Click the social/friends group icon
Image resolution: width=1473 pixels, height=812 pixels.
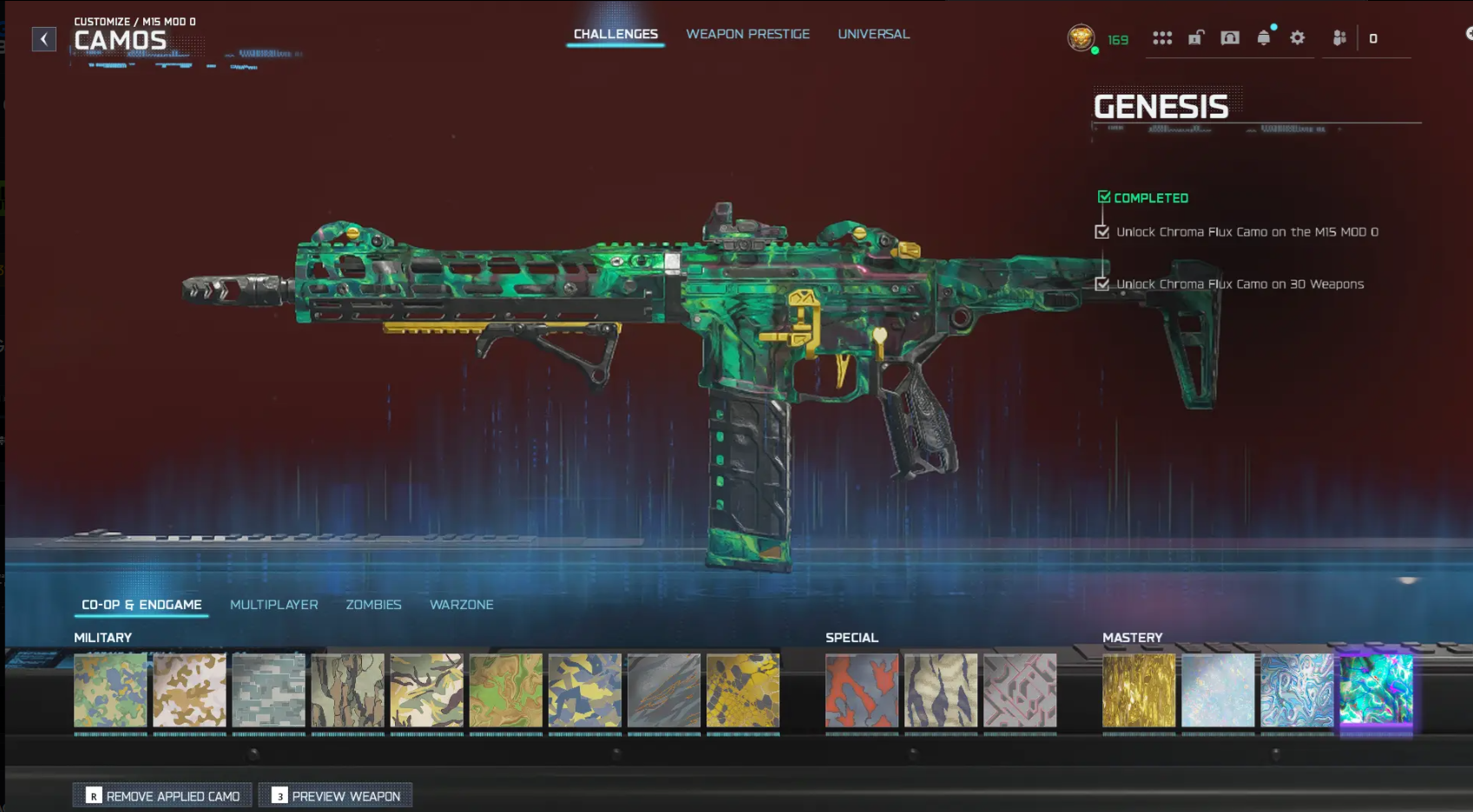tap(1339, 37)
